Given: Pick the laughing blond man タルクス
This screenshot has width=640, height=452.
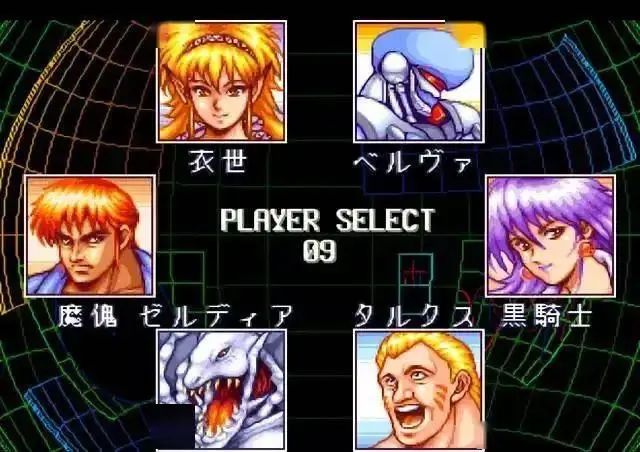Looking at the screenshot, I should click(x=418, y=390).
